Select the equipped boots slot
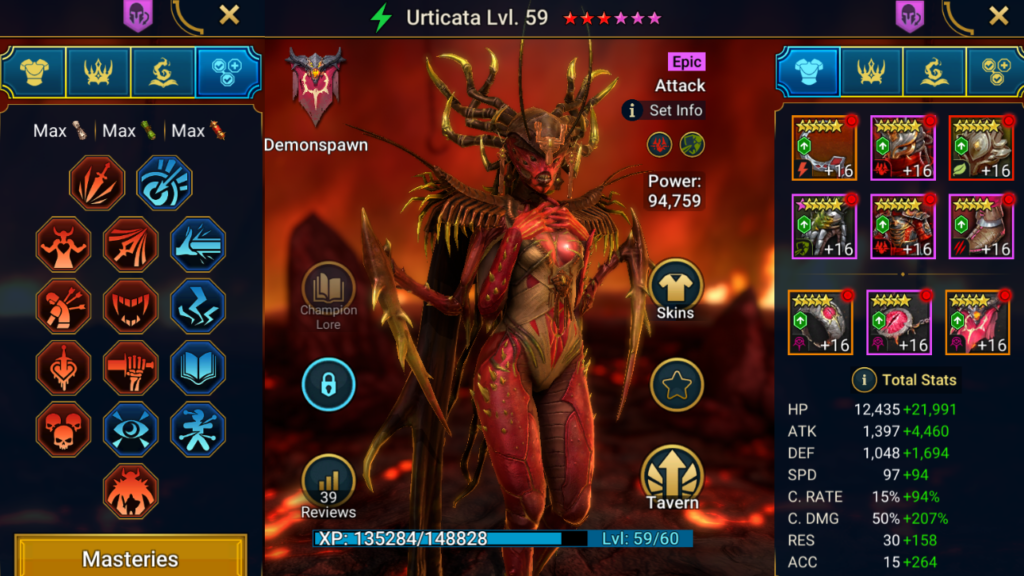Screen dimensions: 1024x576 (981, 226)
